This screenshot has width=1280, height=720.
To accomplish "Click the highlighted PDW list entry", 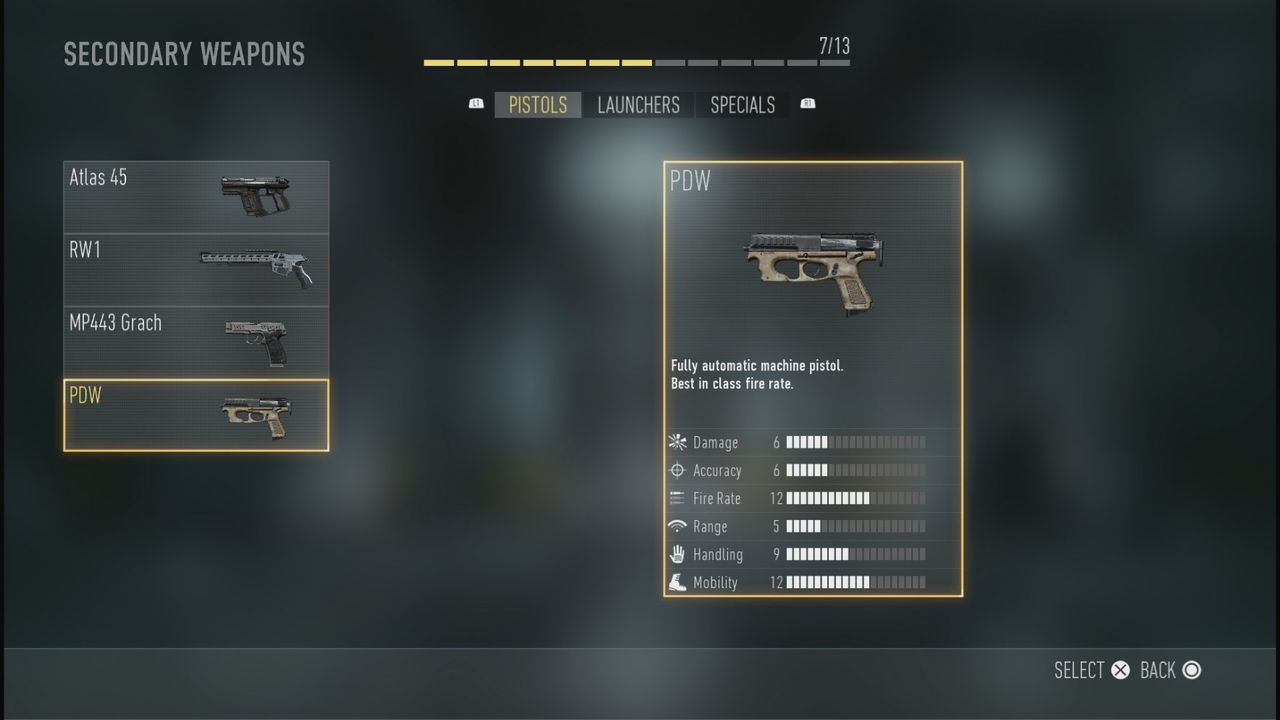I will click(x=196, y=413).
